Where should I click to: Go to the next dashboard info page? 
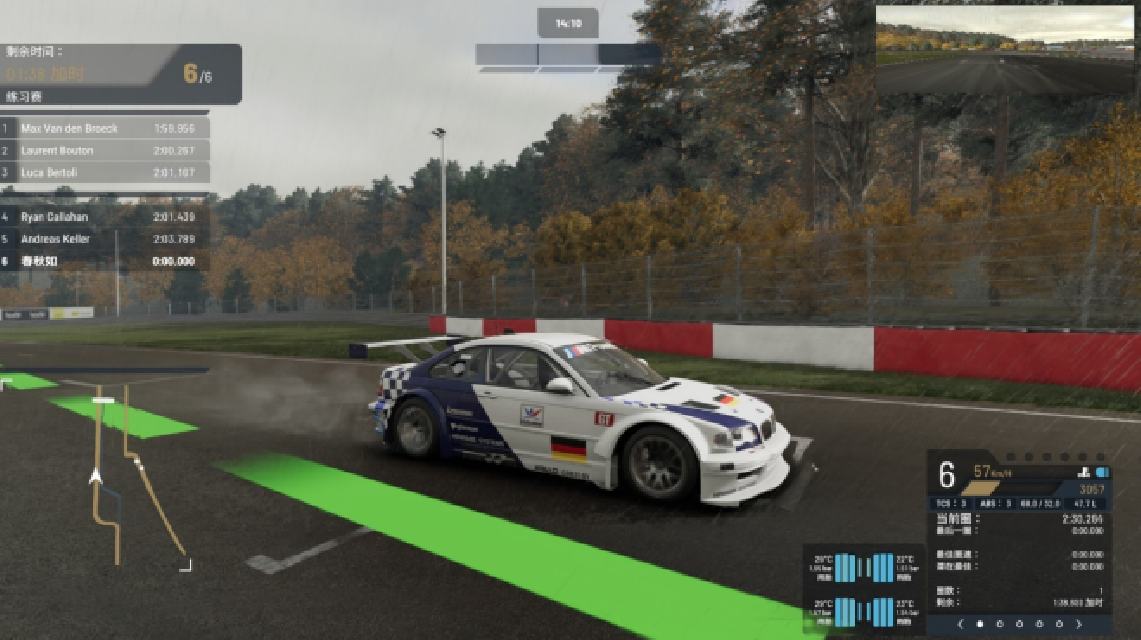click(x=1078, y=624)
